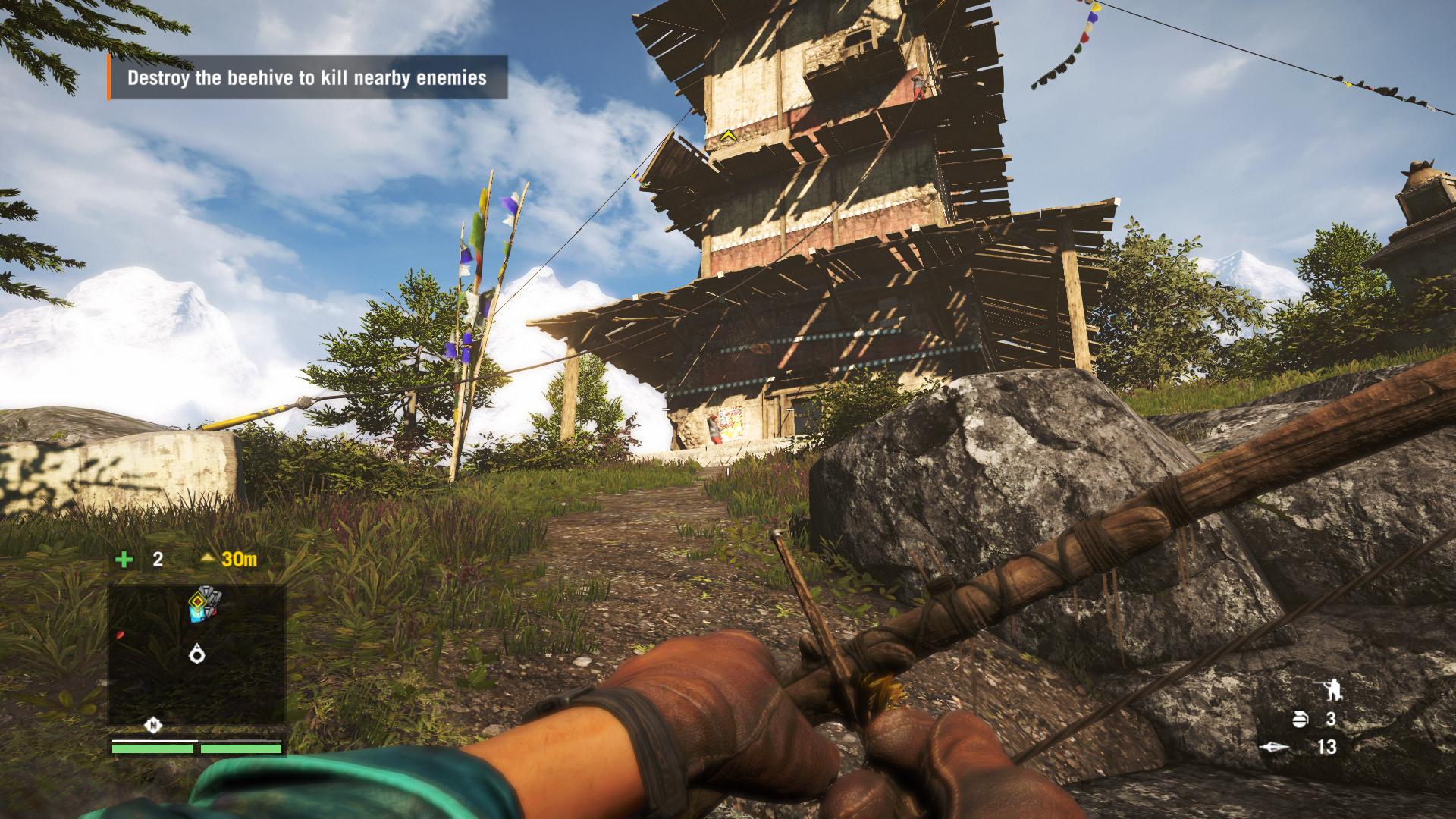Select the arrow ammo icon
The height and width of the screenshot is (819, 1456).
[x=1275, y=747]
